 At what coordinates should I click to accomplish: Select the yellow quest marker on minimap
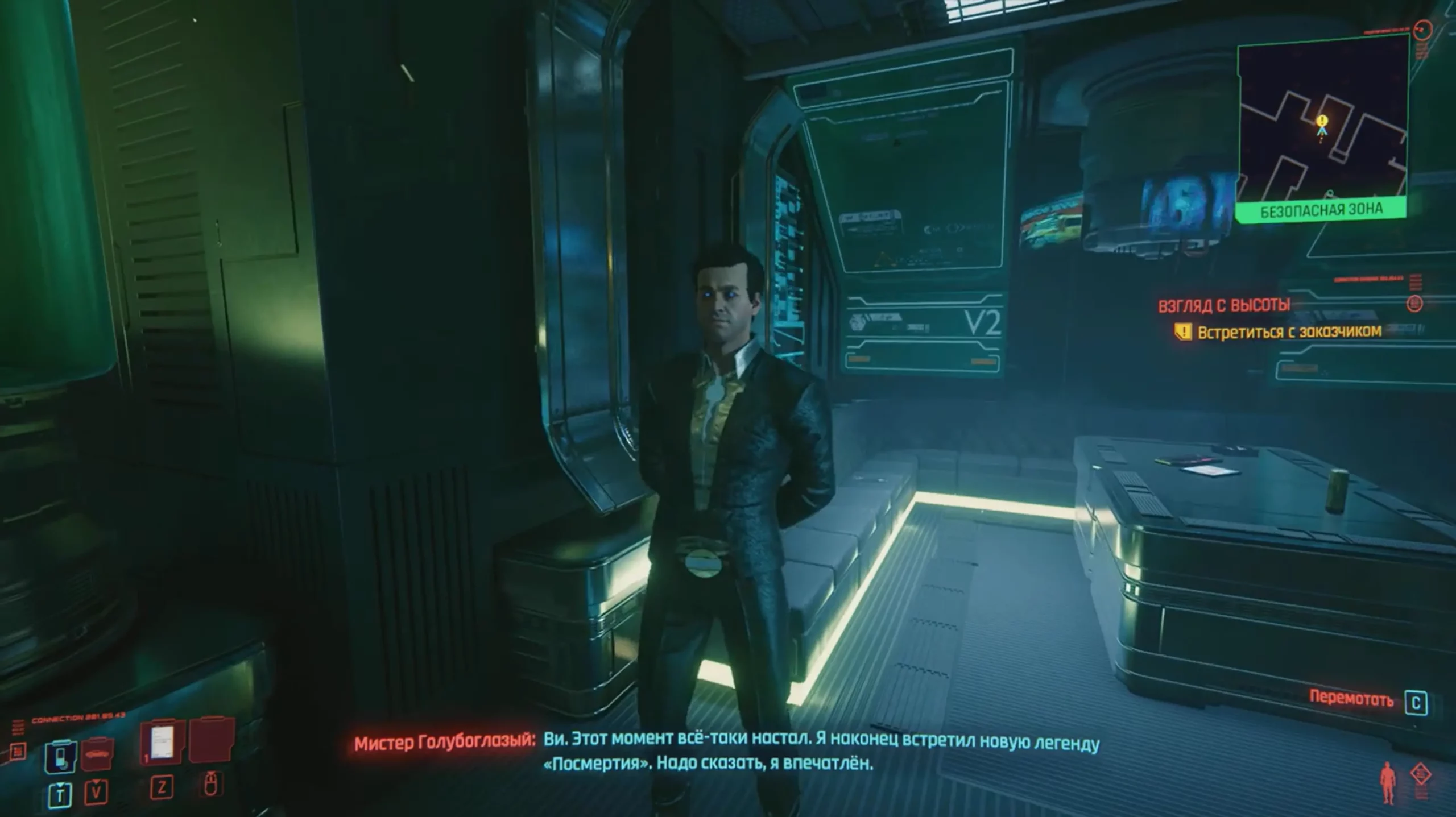pos(1322,121)
